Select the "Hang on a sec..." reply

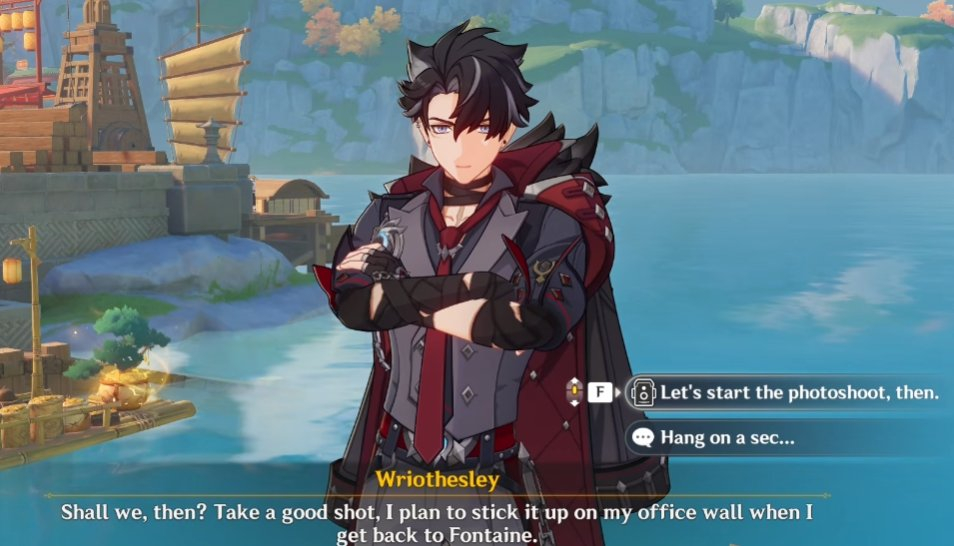pos(727,437)
